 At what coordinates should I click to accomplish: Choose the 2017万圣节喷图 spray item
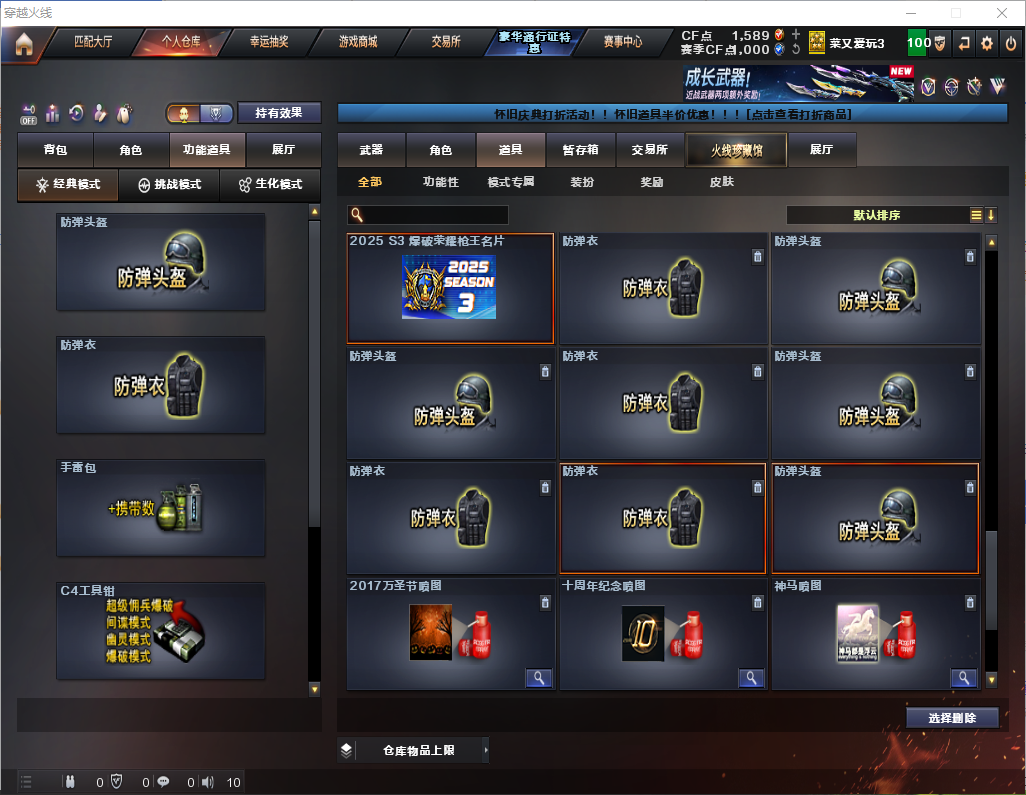(x=450, y=634)
